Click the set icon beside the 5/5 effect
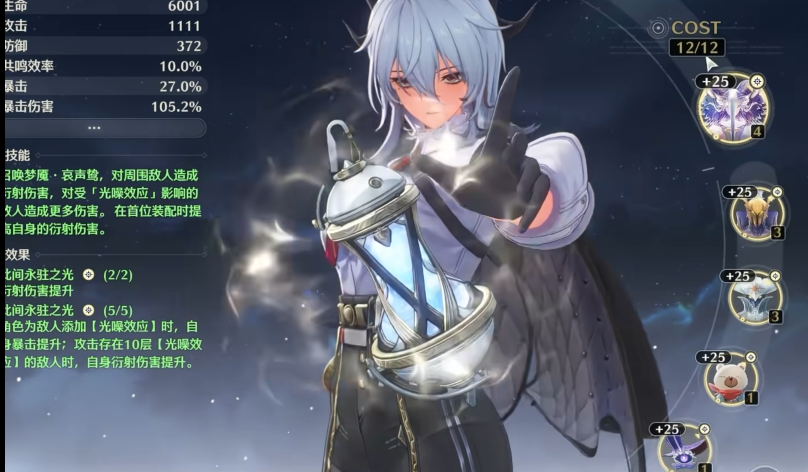The width and height of the screenshot is (808, 472). (88, 311)
